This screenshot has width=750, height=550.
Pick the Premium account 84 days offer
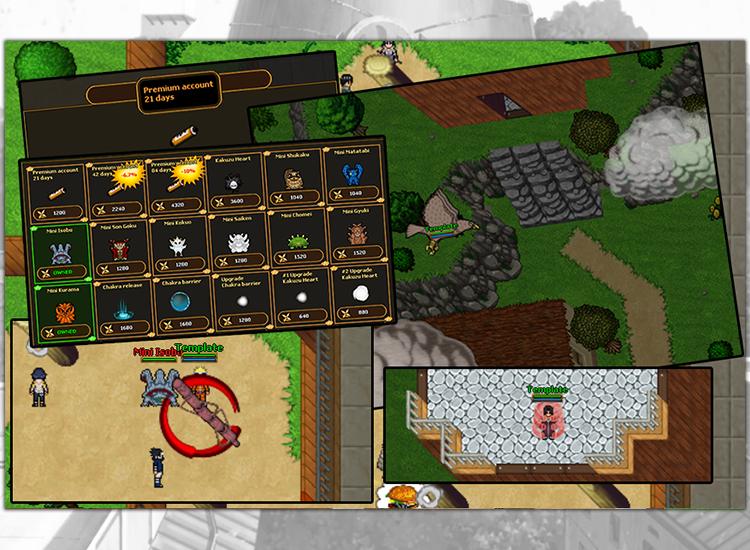(x=176, y=187)
